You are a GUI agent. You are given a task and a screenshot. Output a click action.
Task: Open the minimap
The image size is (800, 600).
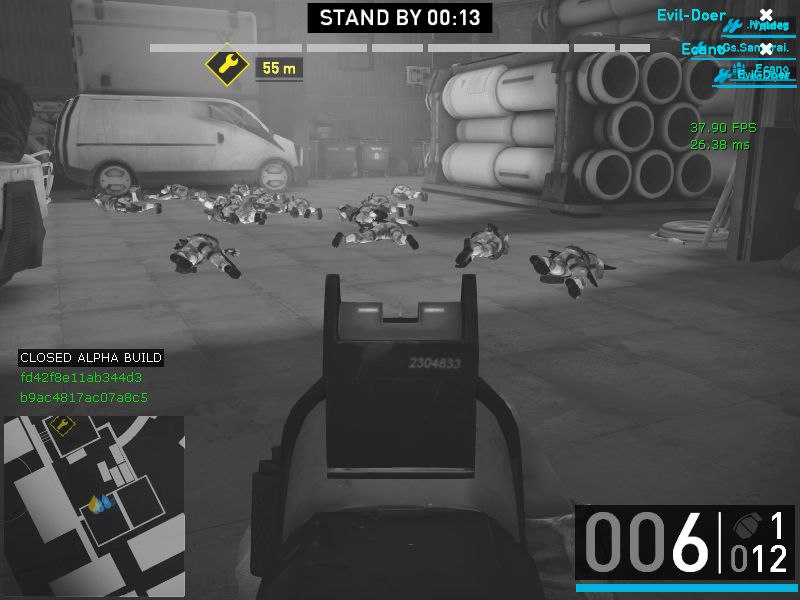click(94, 506)
